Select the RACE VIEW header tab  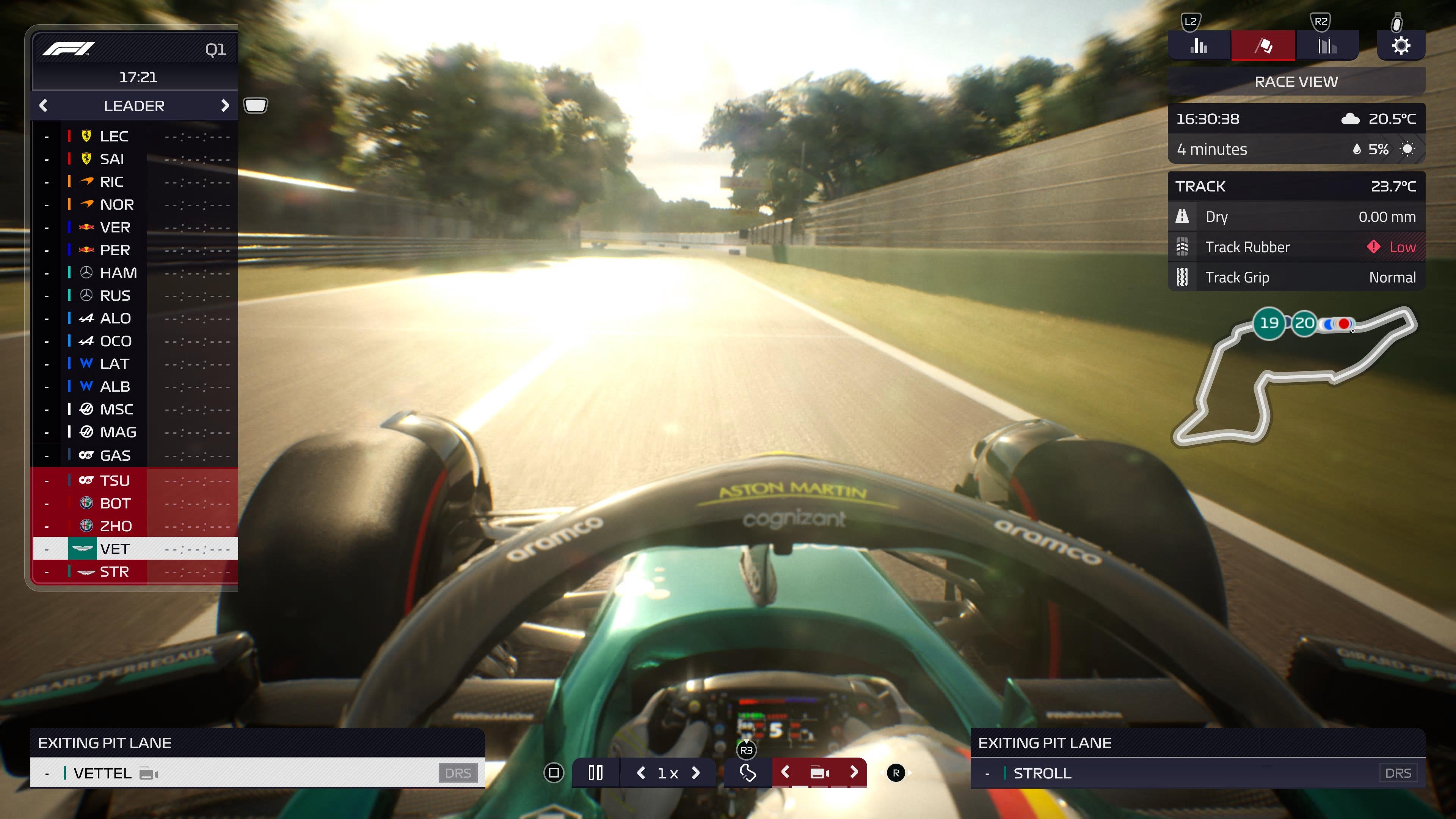click(1296, 82)
